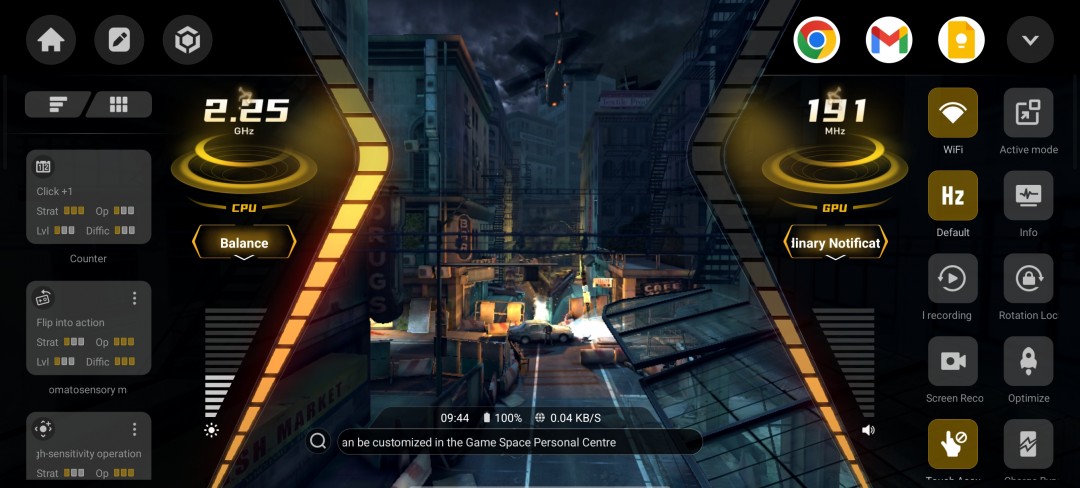Open the CPU Balance mode dropdown
This screenshot has height=488, width=1080.
tap(244, 243)
